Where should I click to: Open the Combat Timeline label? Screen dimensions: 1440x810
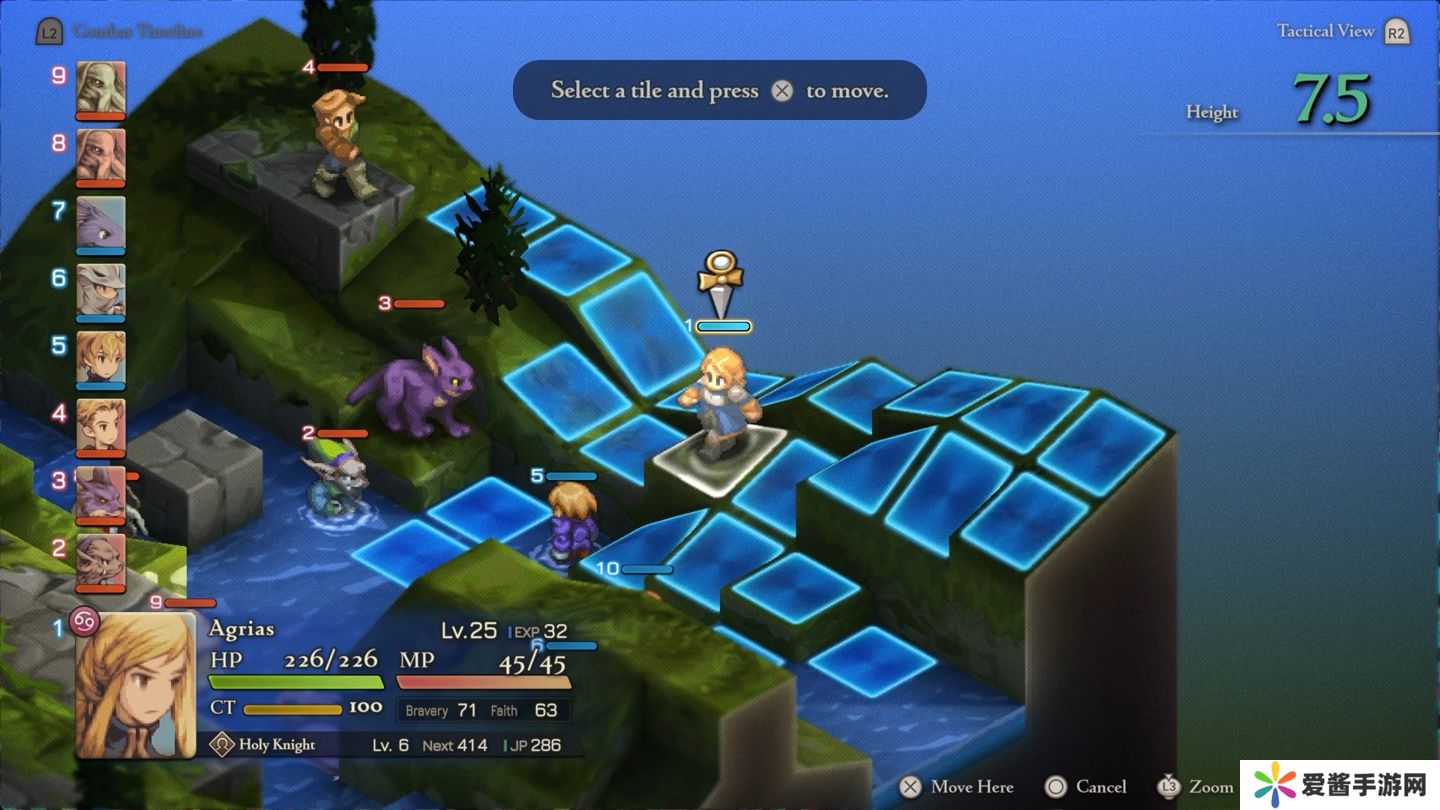point(136,31)
